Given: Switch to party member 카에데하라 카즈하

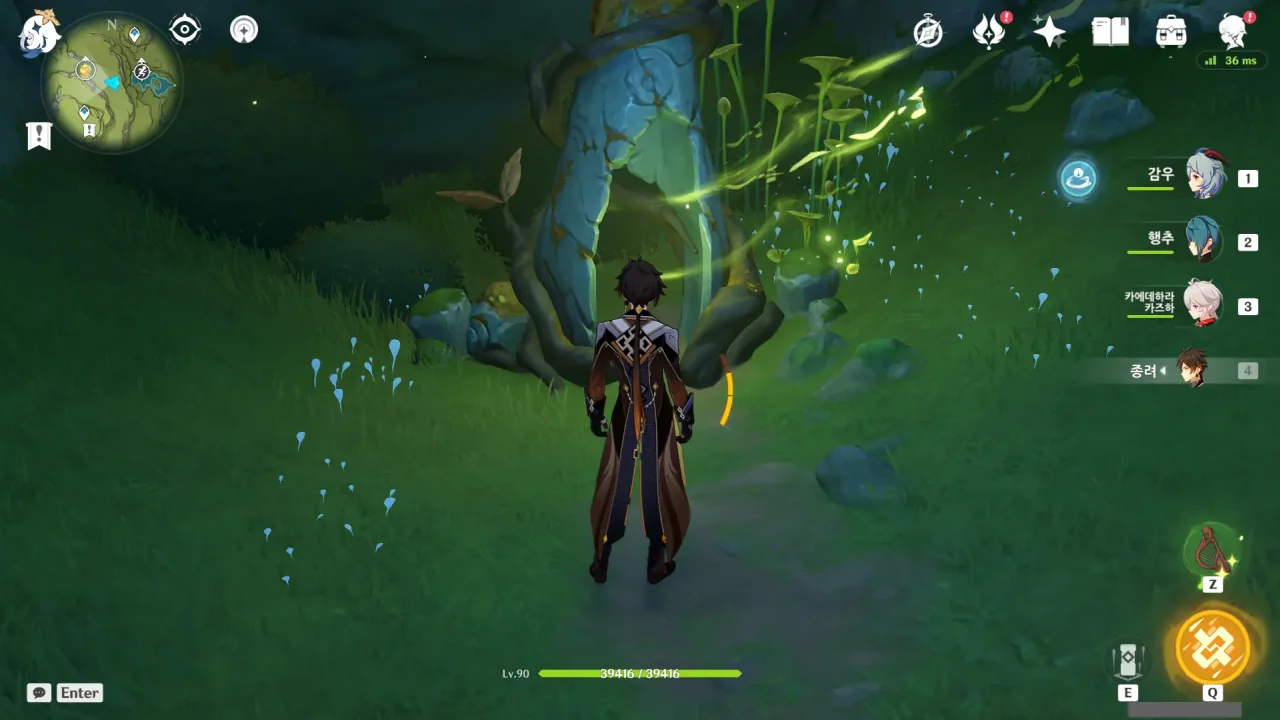Looking at the screenshot, I should [1202, 304].
